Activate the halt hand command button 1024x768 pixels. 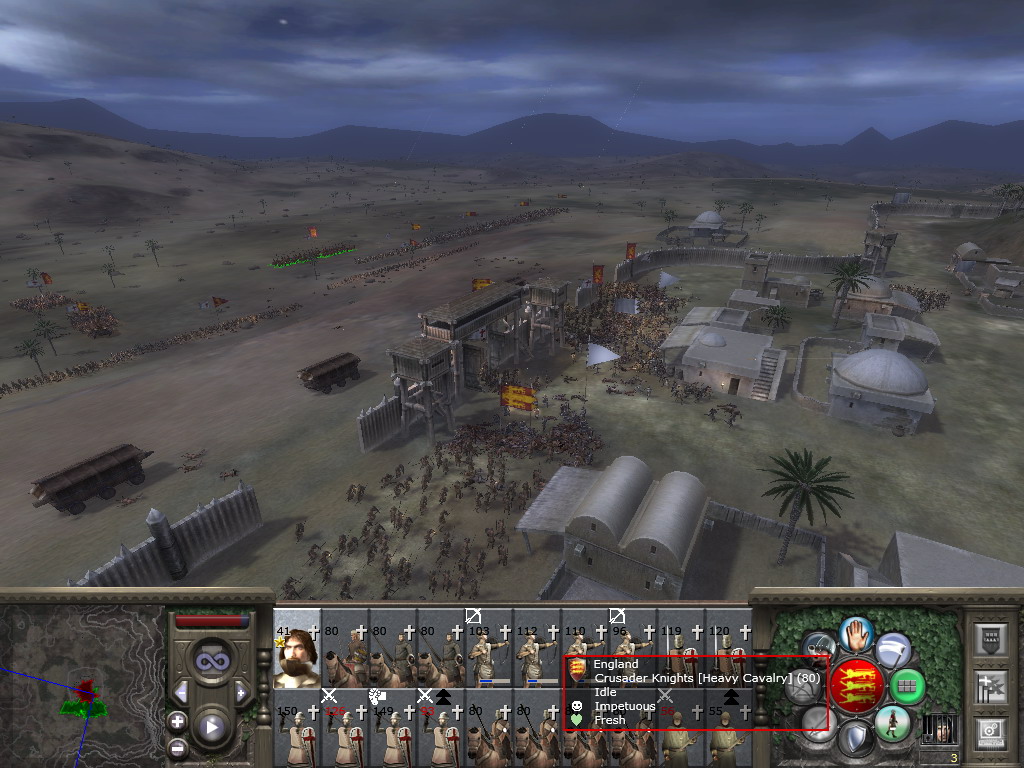[856, 634]
